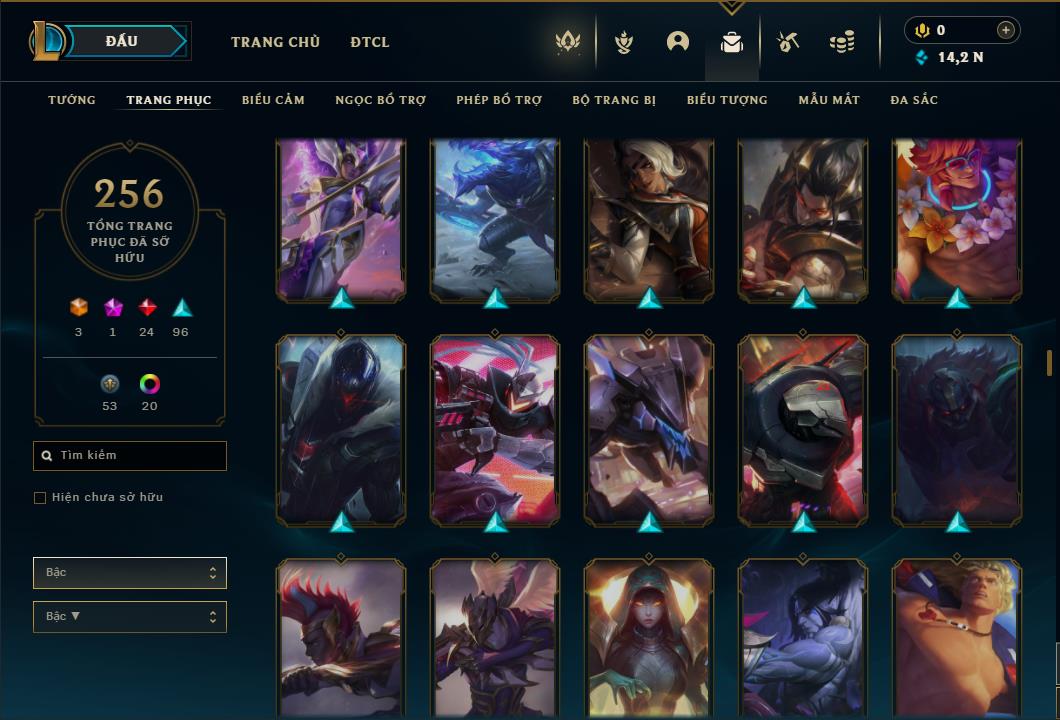
Task: Switch to the BIỂU CẢM tab
Action: coord(273,100)
